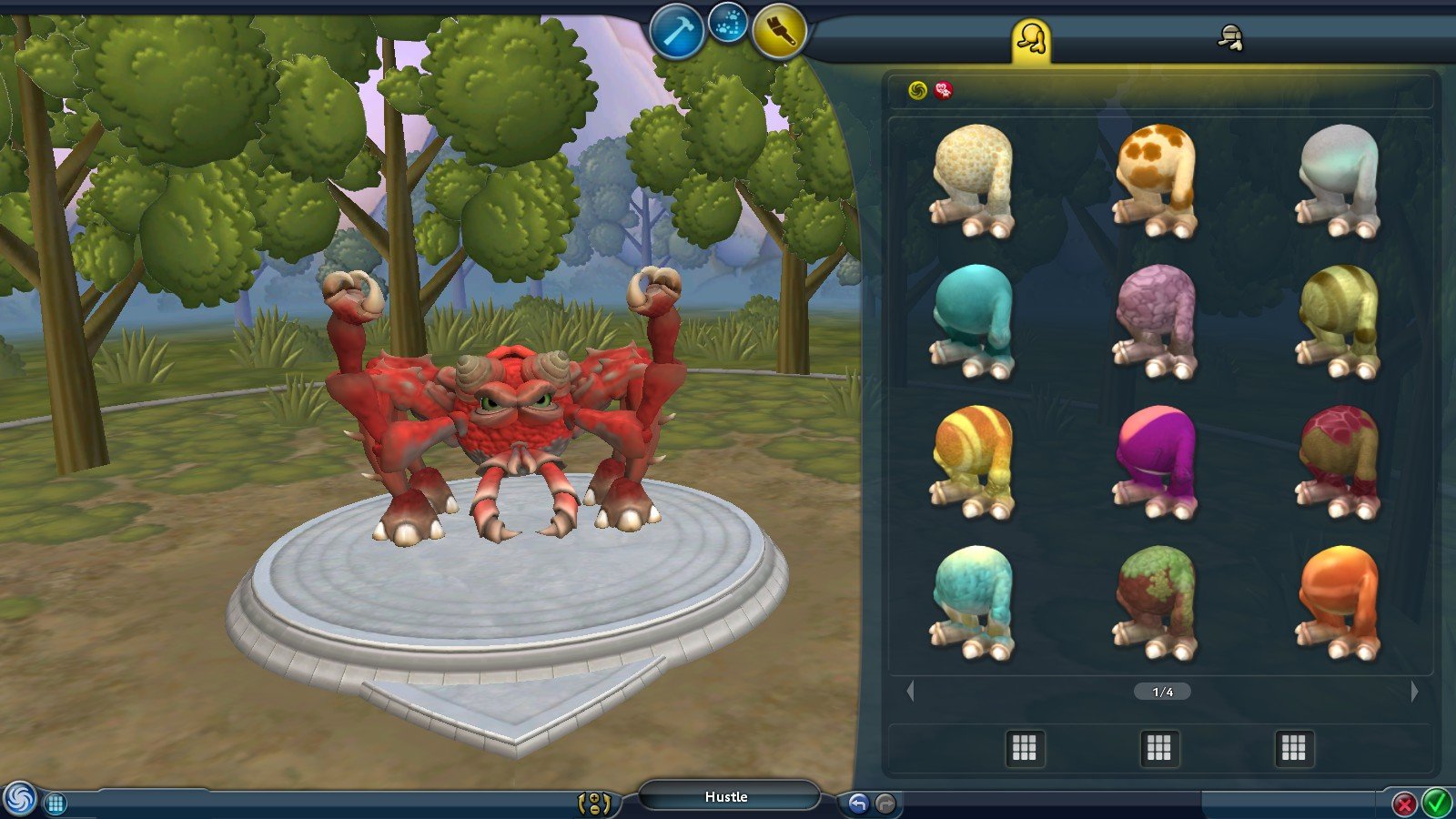
Task: Go to the previous paint styles page
Action: coord(910,692)
